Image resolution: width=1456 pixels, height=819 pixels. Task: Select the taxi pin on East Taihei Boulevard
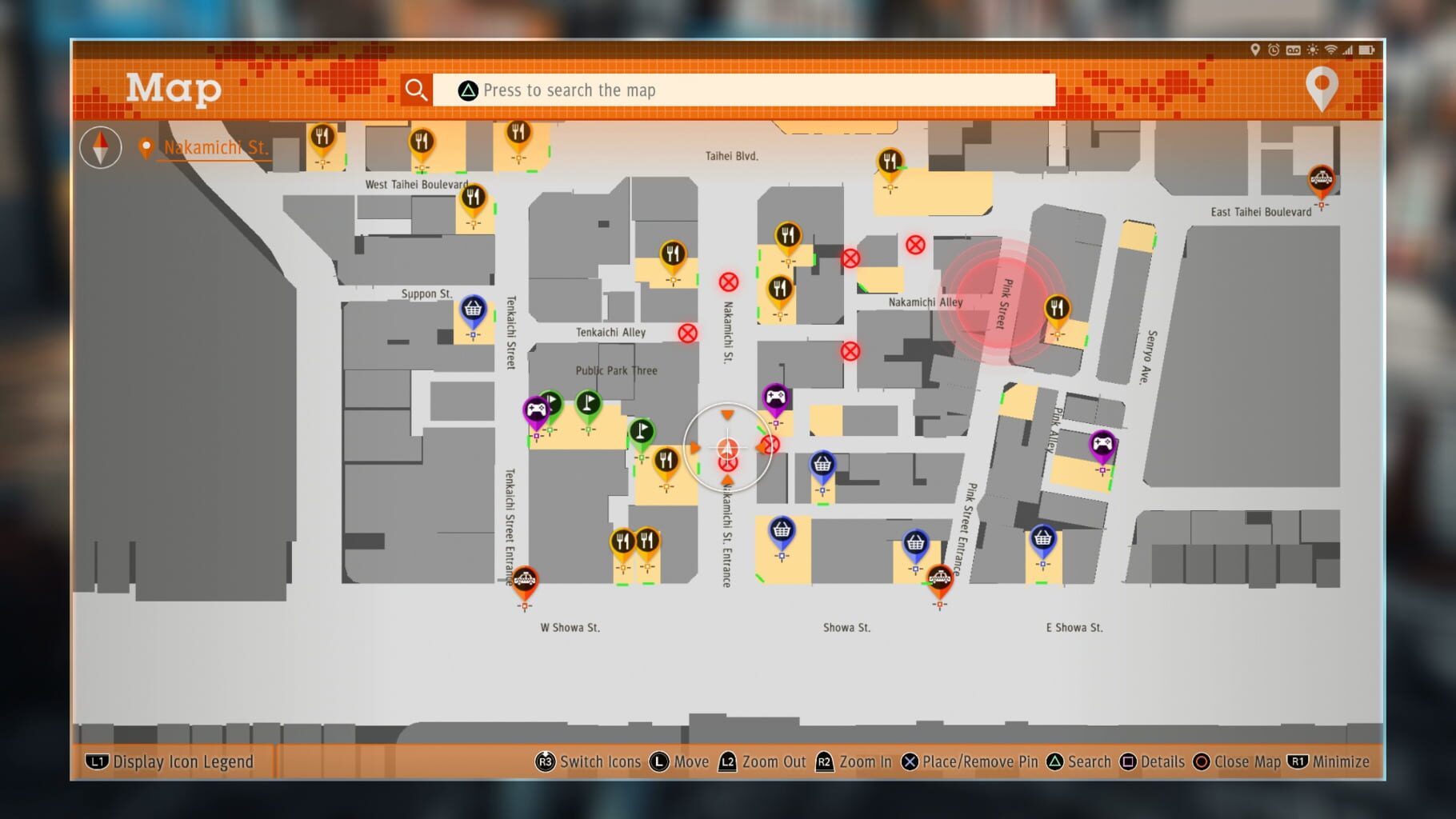pos(1320,179)
